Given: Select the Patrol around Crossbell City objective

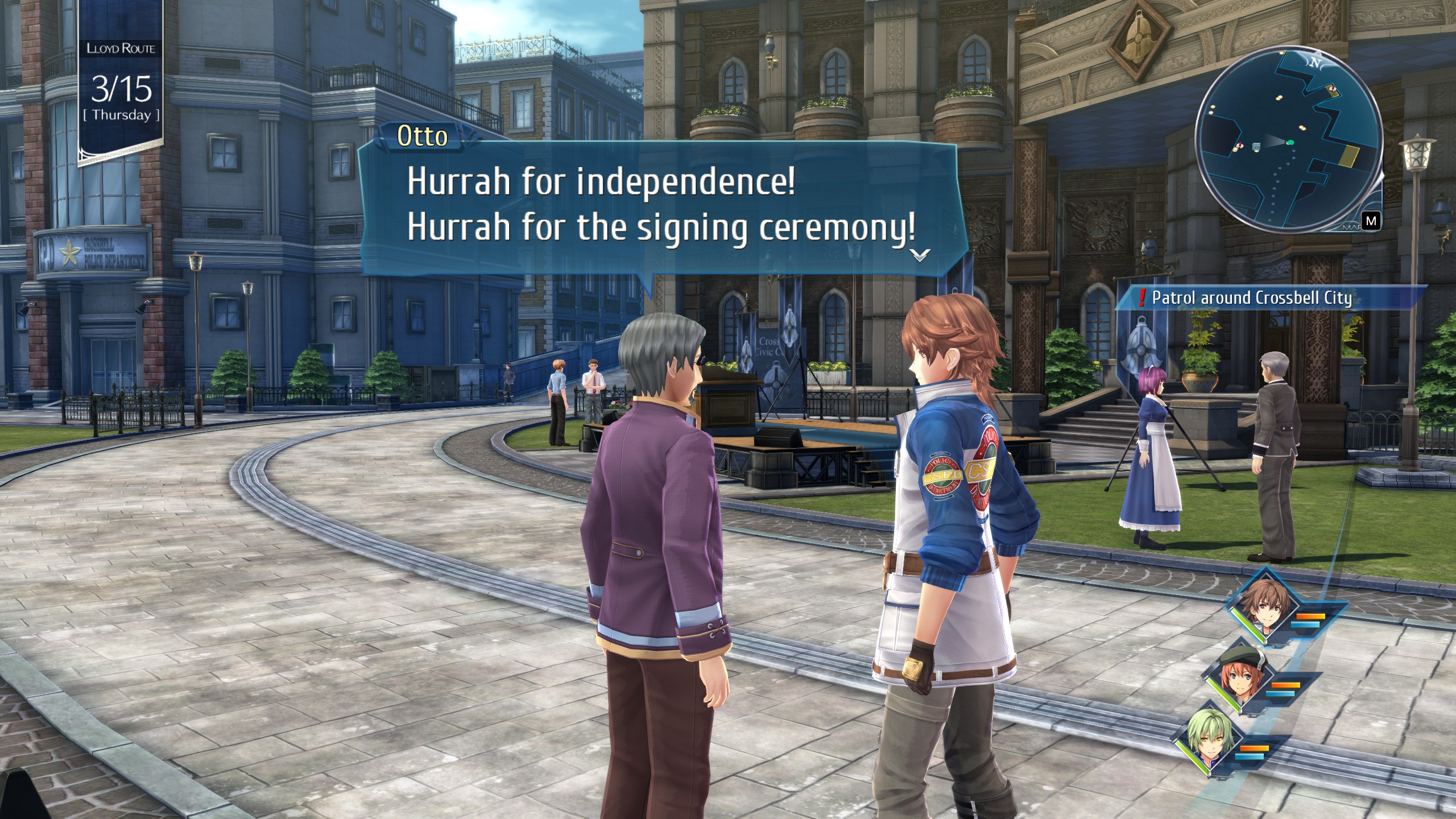Looking at the screenshot, I should coord(1251,298).
